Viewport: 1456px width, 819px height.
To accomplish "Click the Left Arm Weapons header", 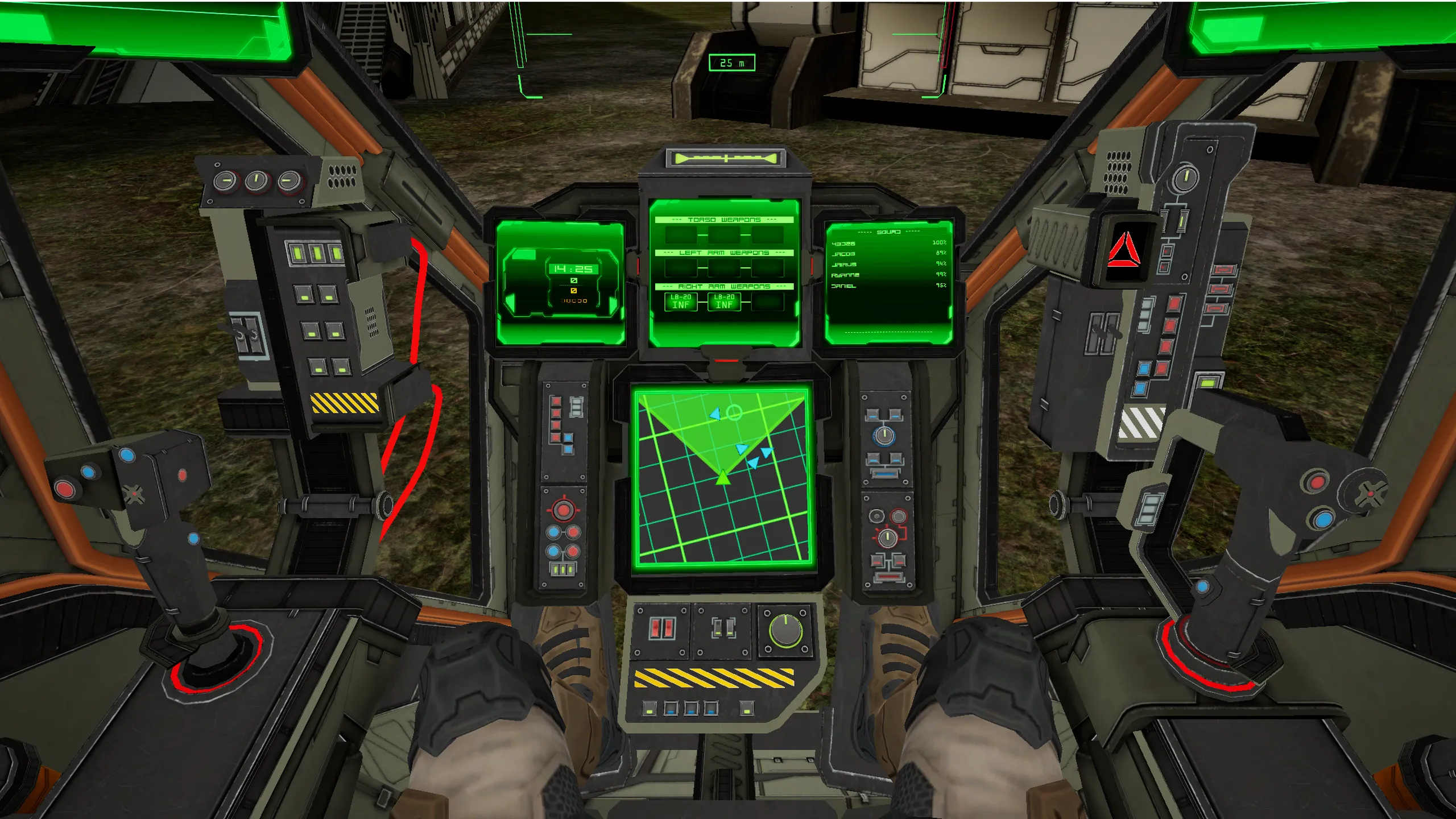I will pyautogui.click(x=723, y=253).
